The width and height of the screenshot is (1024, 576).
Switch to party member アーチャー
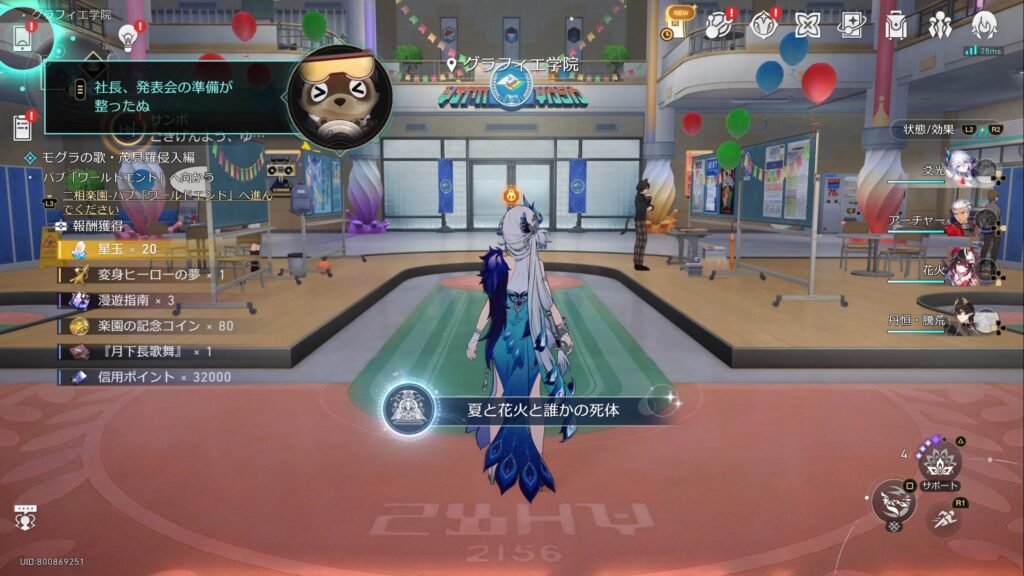coord(960,220)
